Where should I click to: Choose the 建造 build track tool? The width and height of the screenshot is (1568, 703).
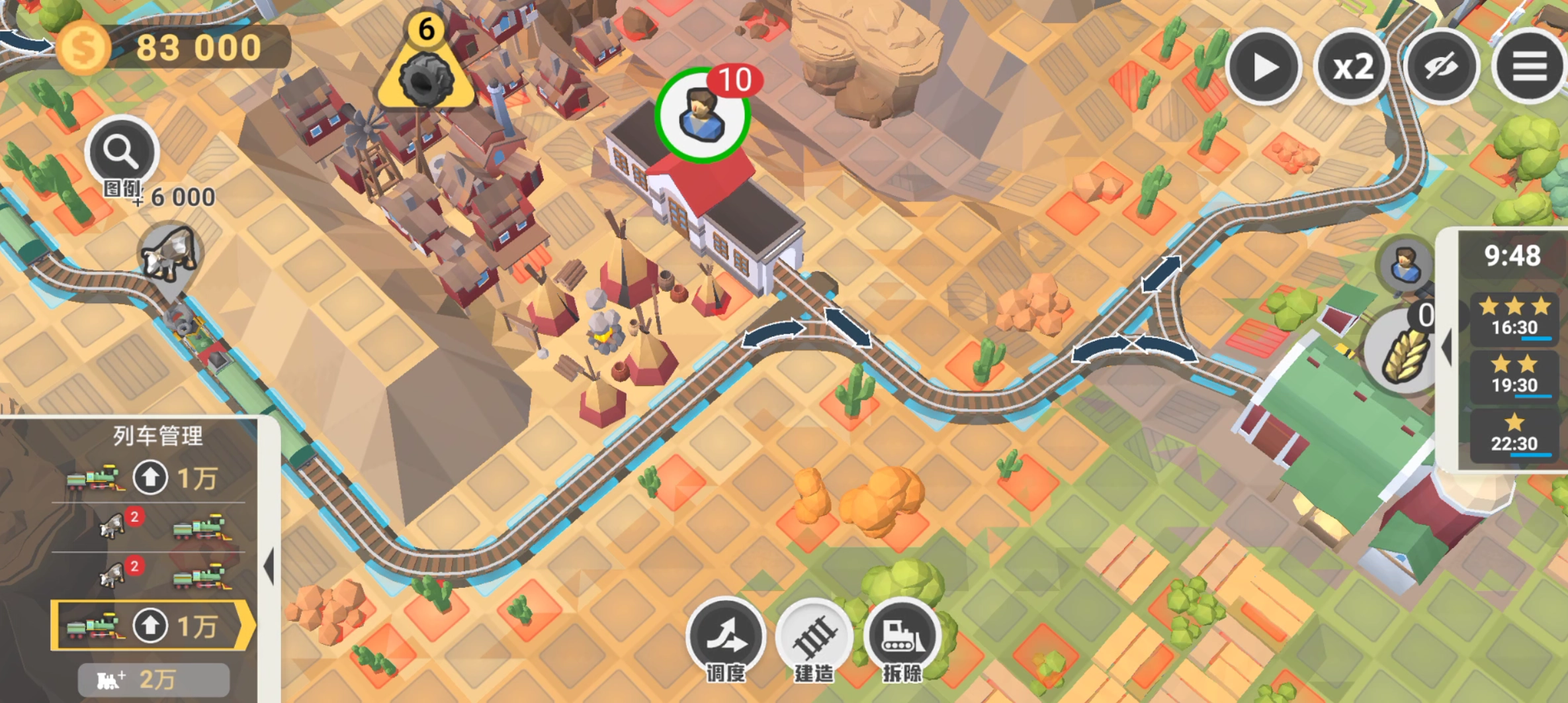814,637
